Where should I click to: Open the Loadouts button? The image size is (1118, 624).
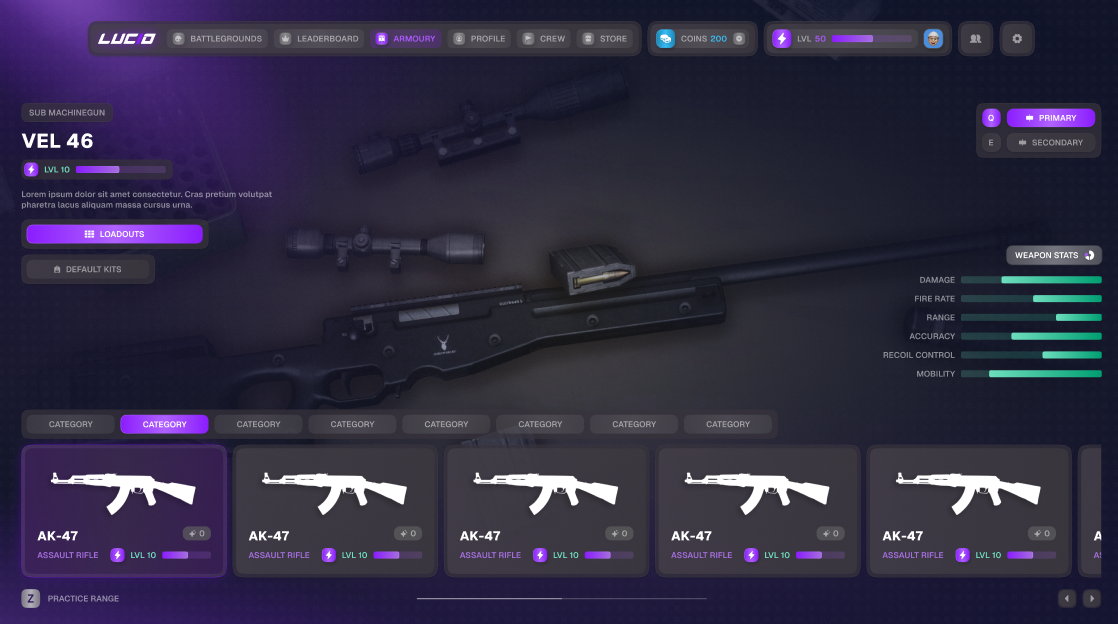(114, 234)
